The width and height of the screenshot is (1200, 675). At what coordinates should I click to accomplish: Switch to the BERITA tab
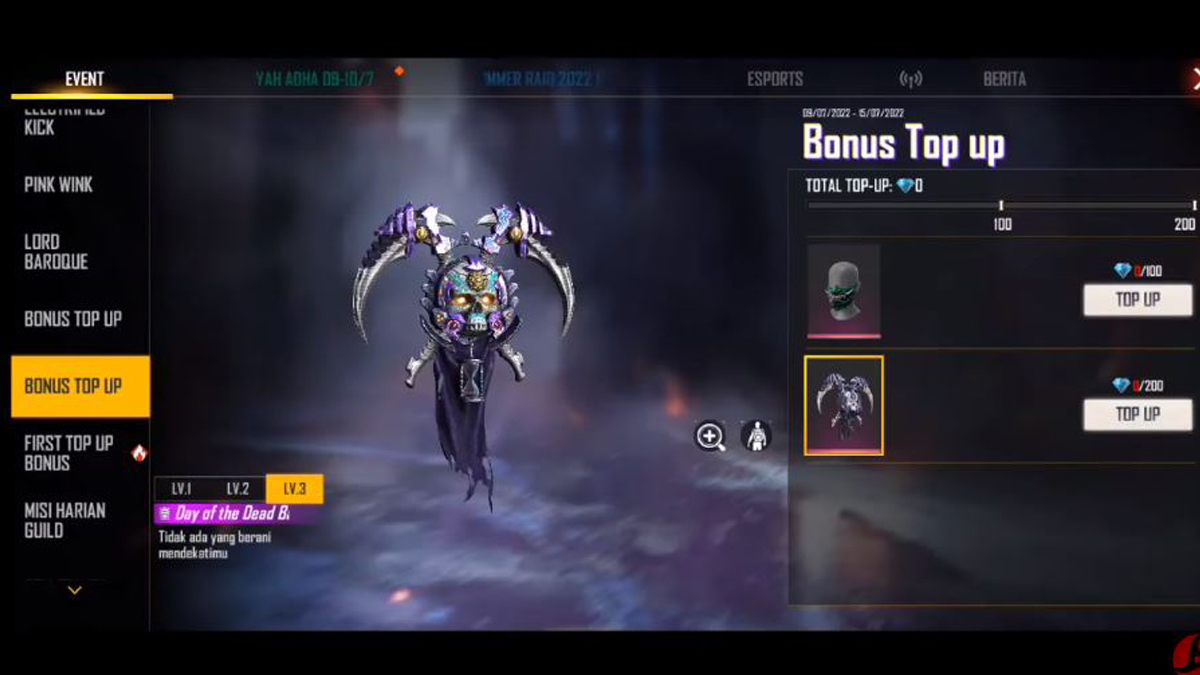click(1004, 79)
